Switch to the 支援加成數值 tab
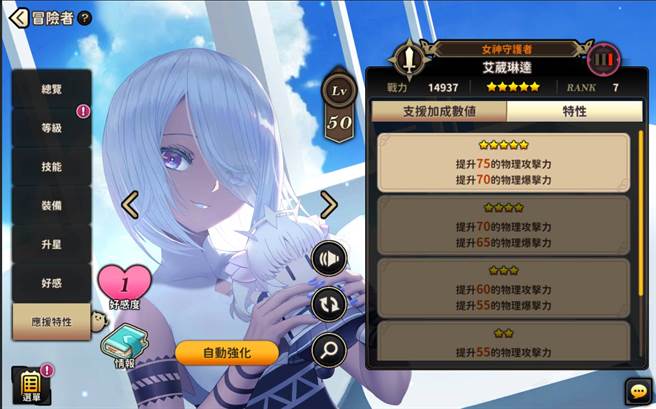 (438, 111)
